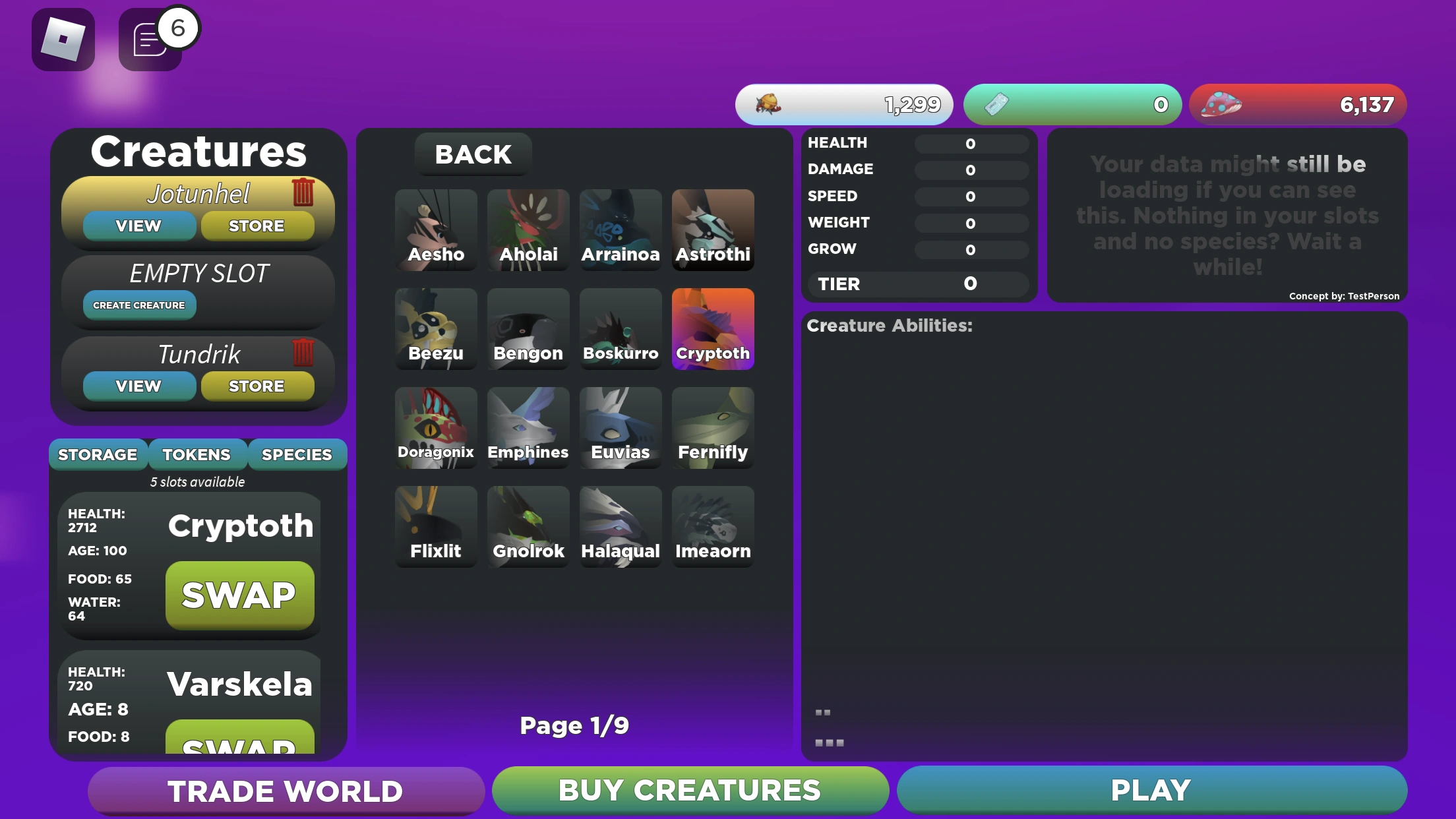Click the BACK button
This screenshot has width=1456, height=819.
(472, 154)
